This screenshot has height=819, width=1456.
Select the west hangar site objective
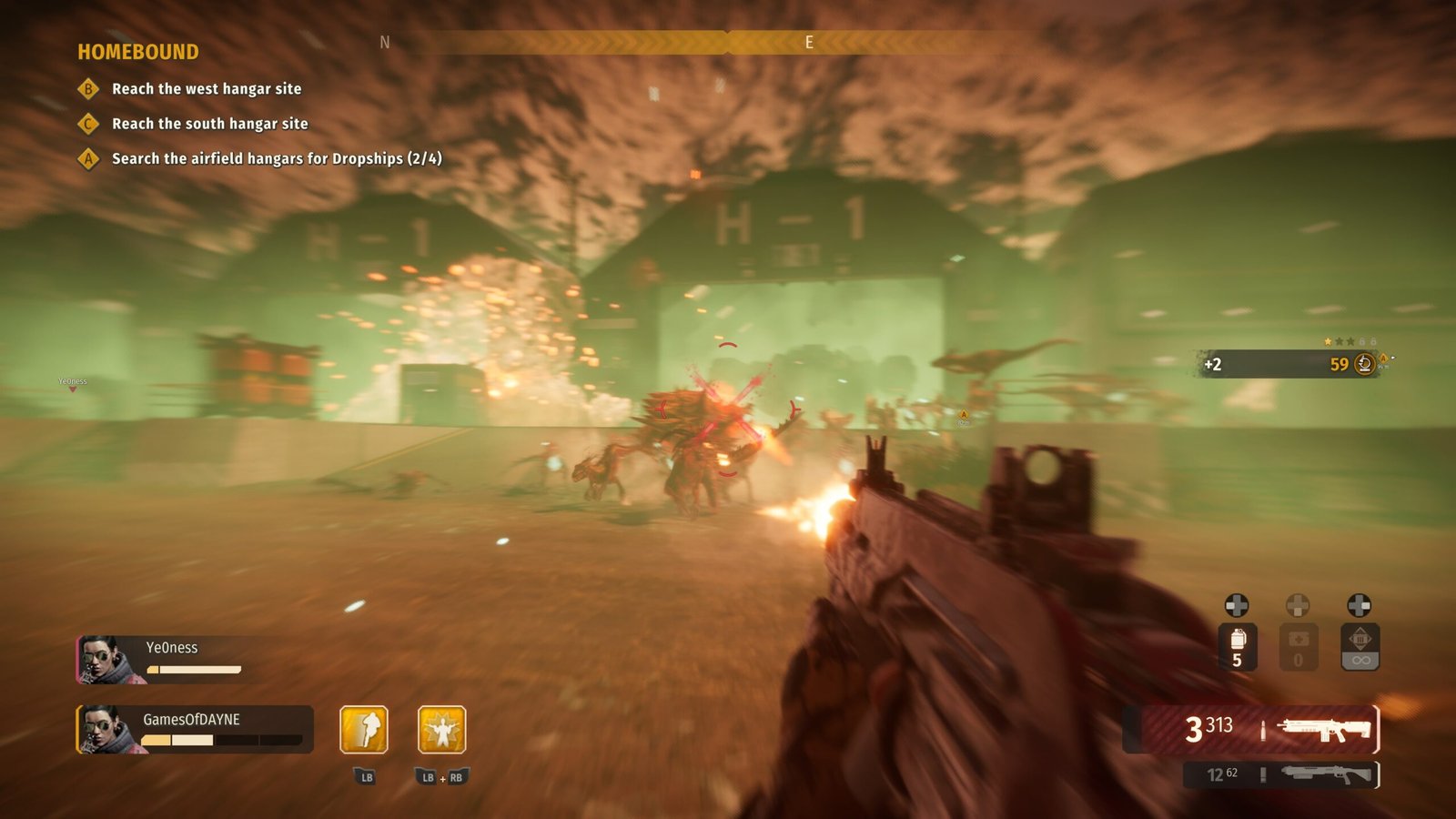click(x=206, y=88)
